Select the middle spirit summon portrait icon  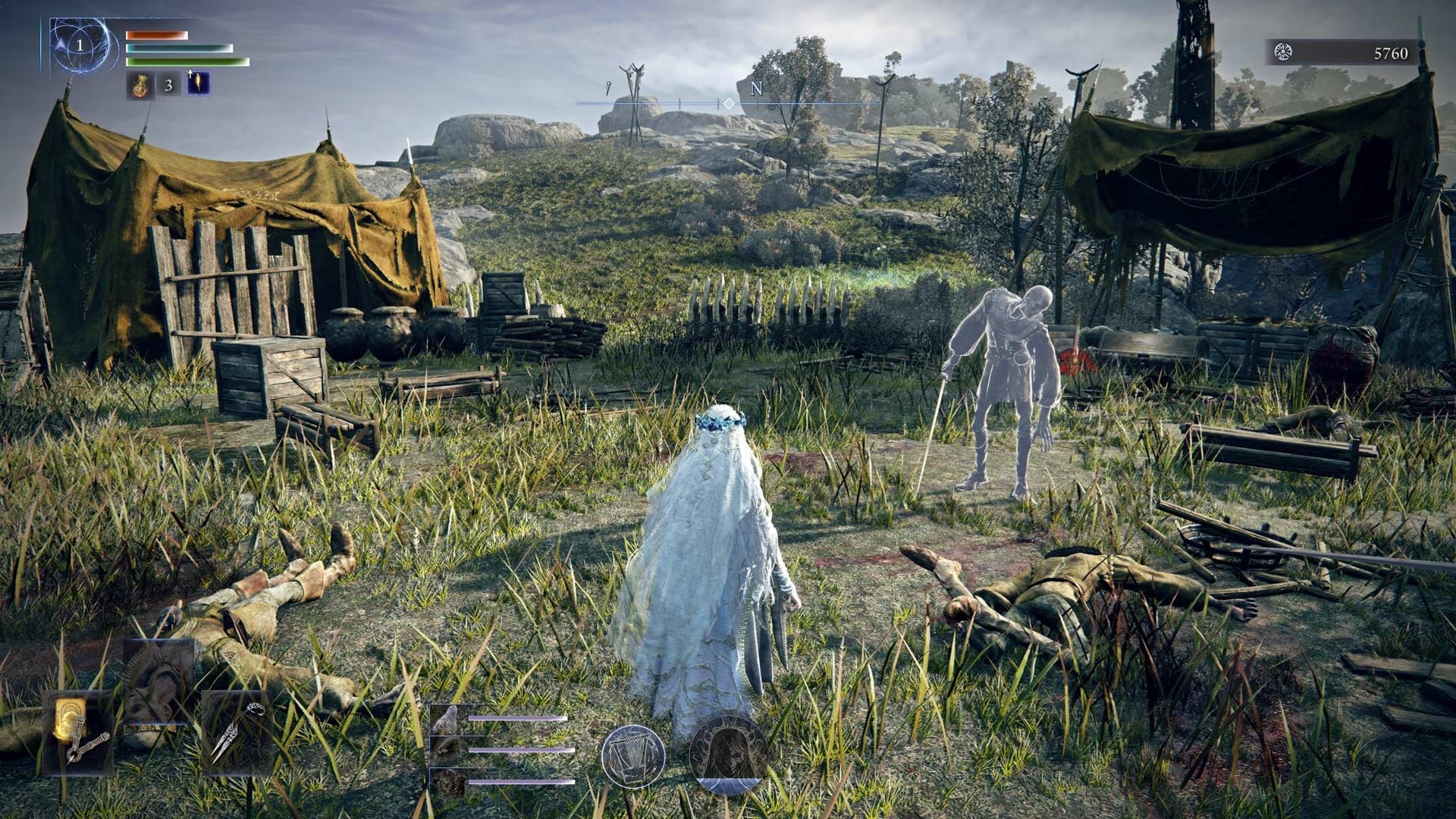click(447, 750)
